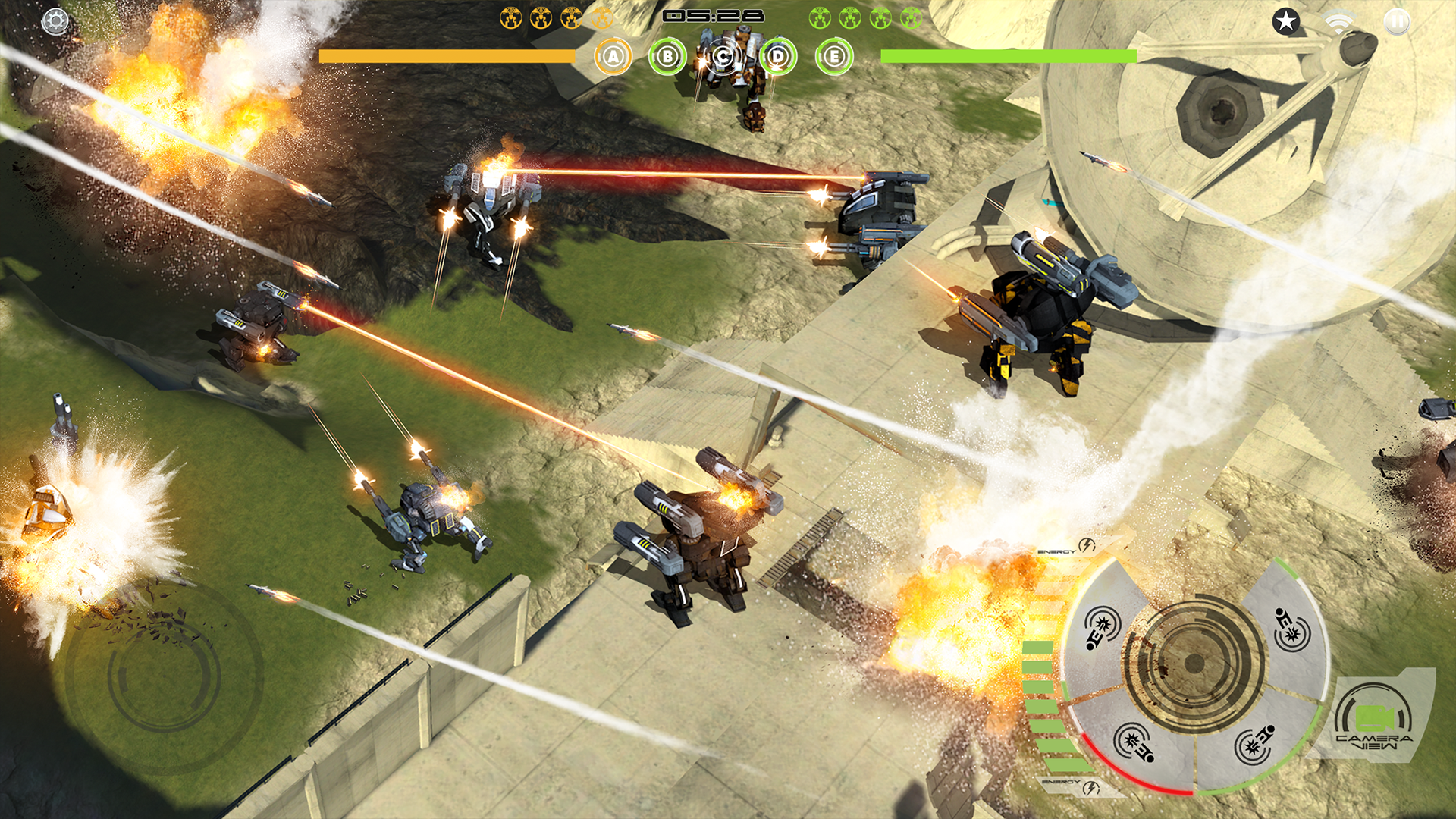Select mech E on the selector bar
The height and width of the screenshot is (819, 1456).
pos(833,56)
